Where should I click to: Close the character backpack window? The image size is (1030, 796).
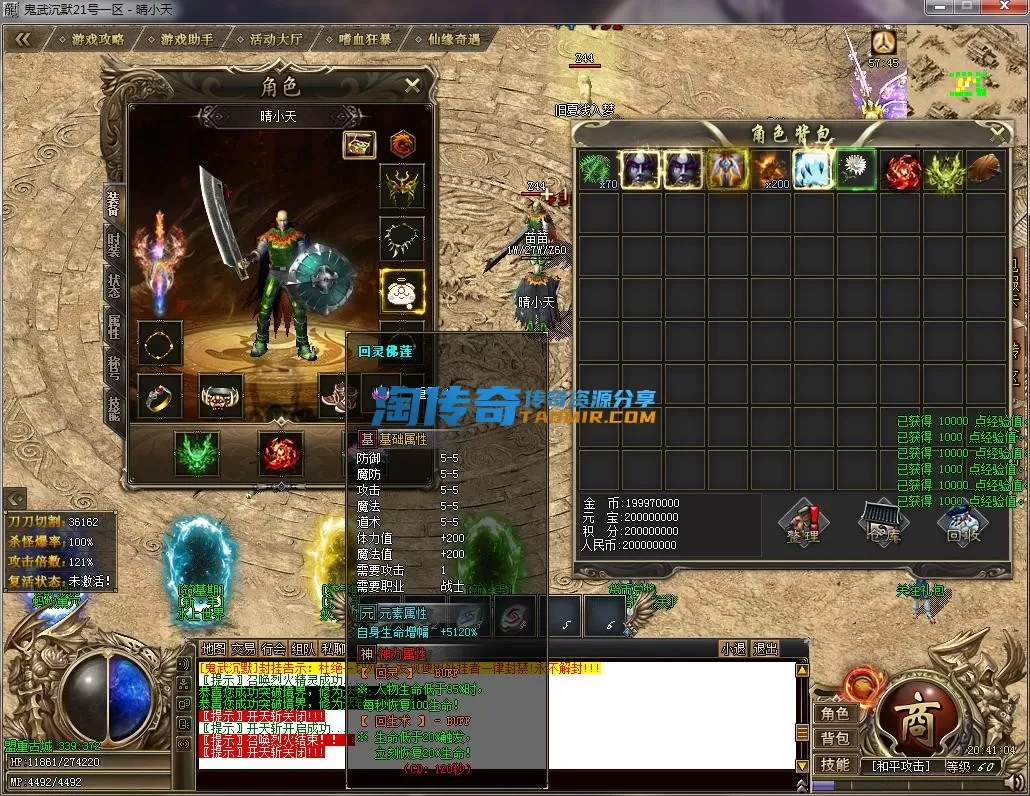point(996,131)
